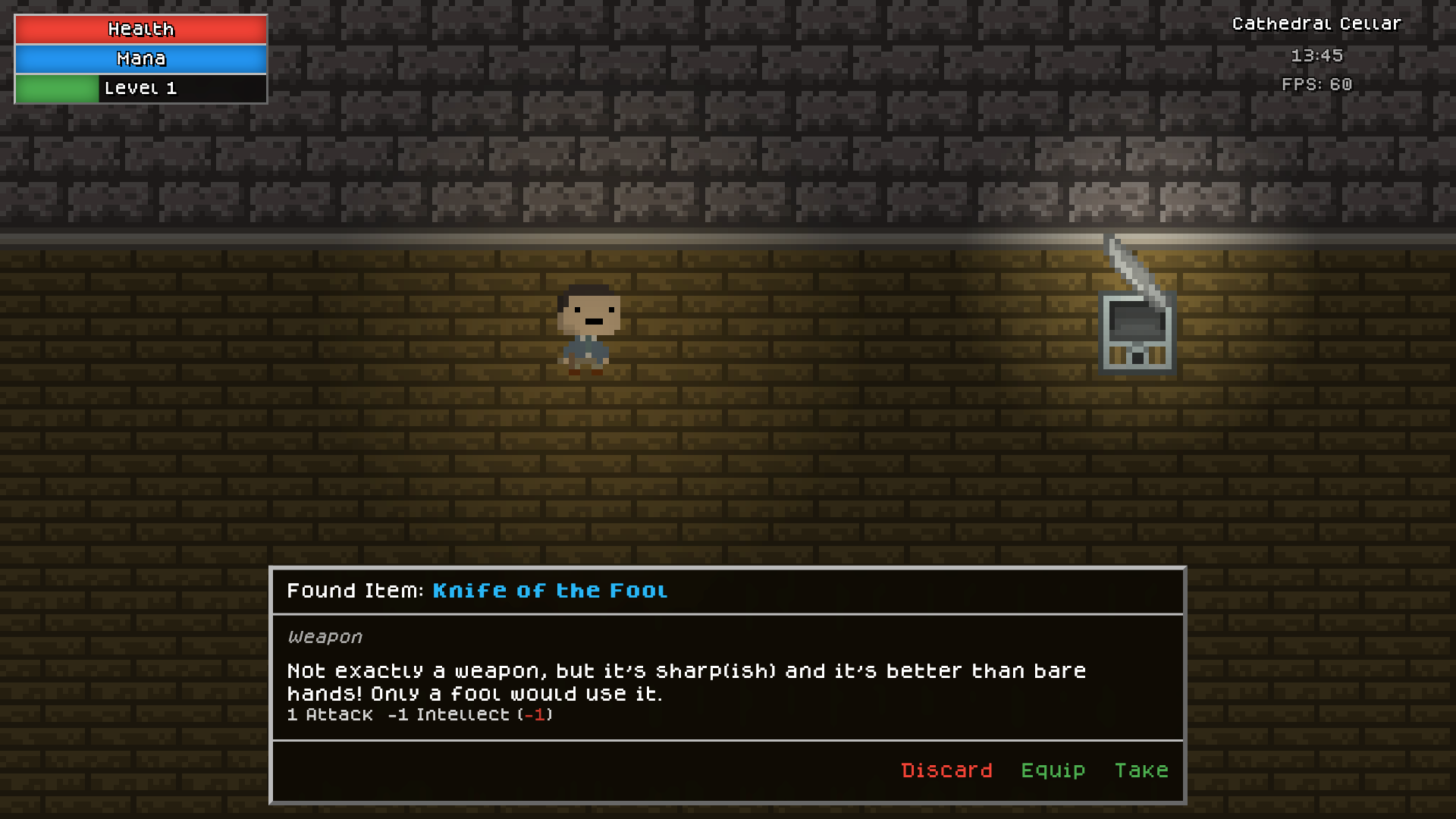
Task: Equip the Knife of the Fool
Action: click(1053, 770)
